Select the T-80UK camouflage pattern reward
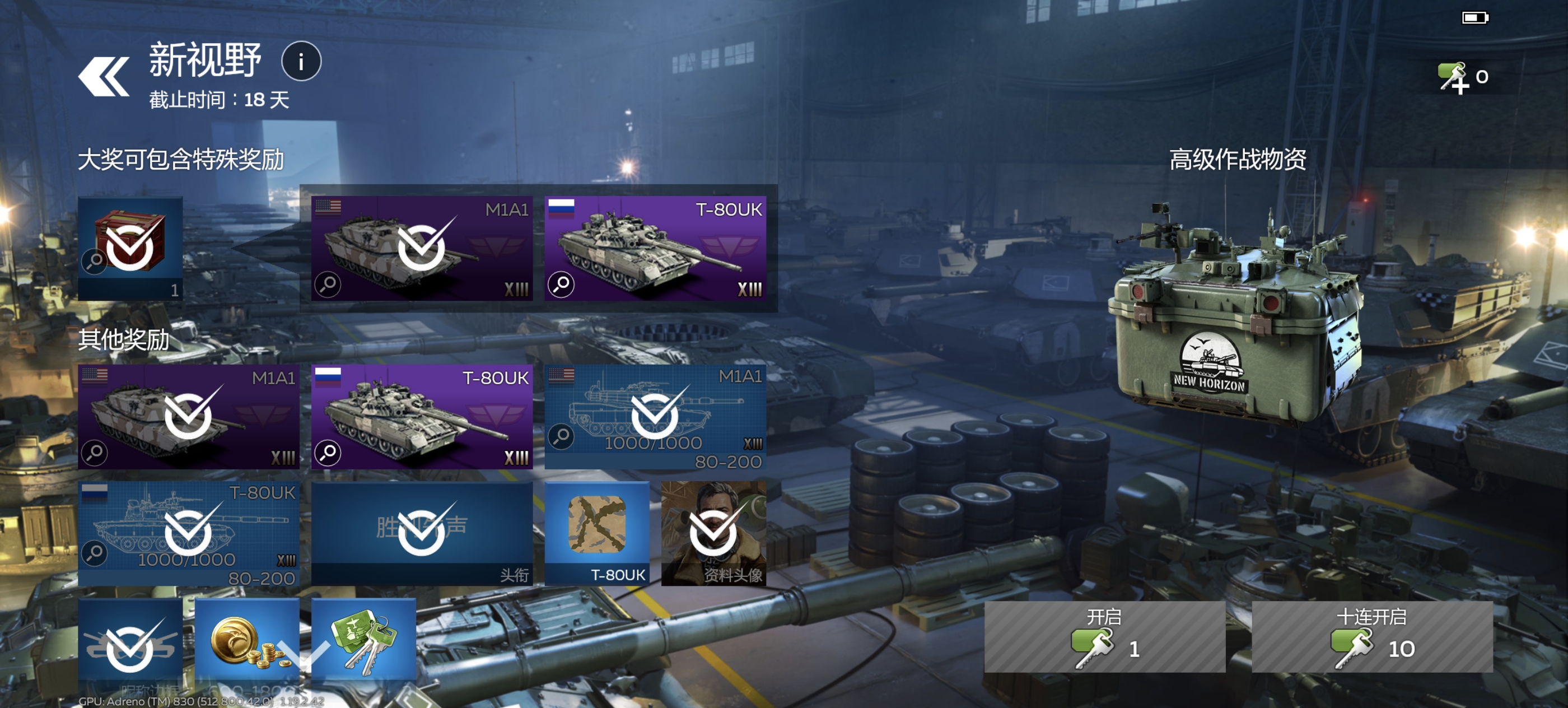Screen dimensions: 1568x708 pos(596,533)
